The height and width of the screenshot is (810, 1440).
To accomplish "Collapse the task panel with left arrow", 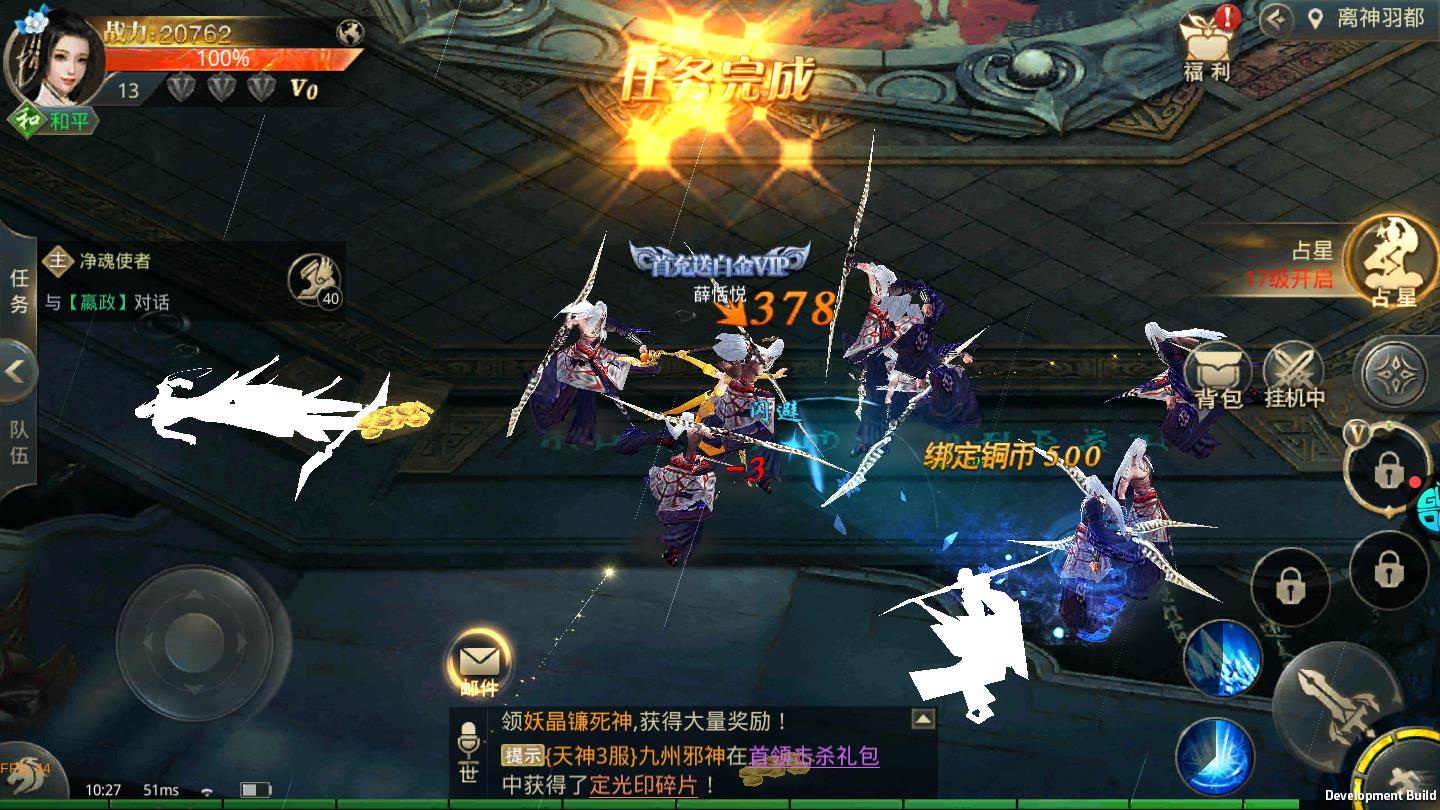I will [14, 371].
